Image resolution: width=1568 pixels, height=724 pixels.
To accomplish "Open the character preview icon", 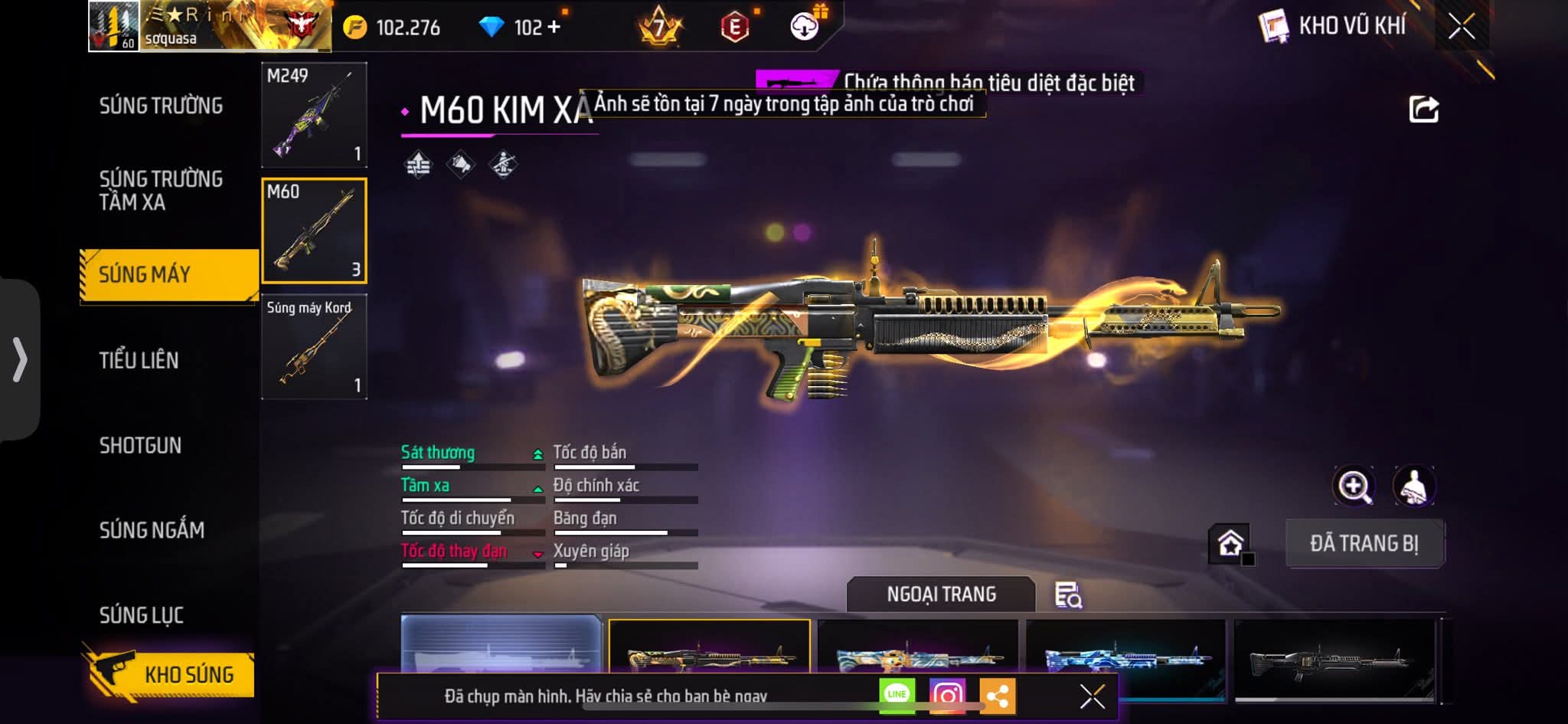I will coord(1413,486).
